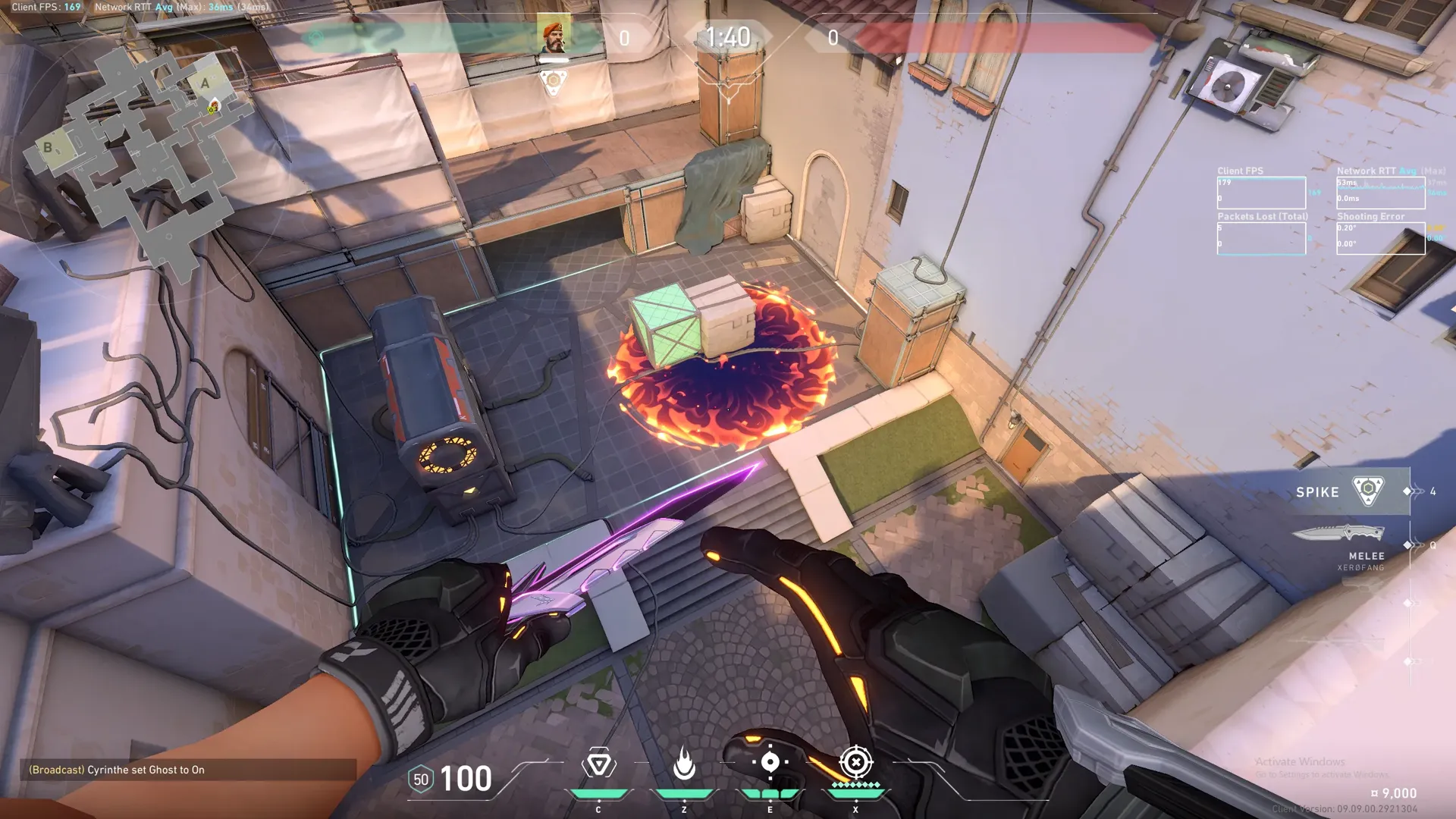Click the A site marker on minimap
The width and height of the screenshot is (1456, 819).
(x=205, y=83)
